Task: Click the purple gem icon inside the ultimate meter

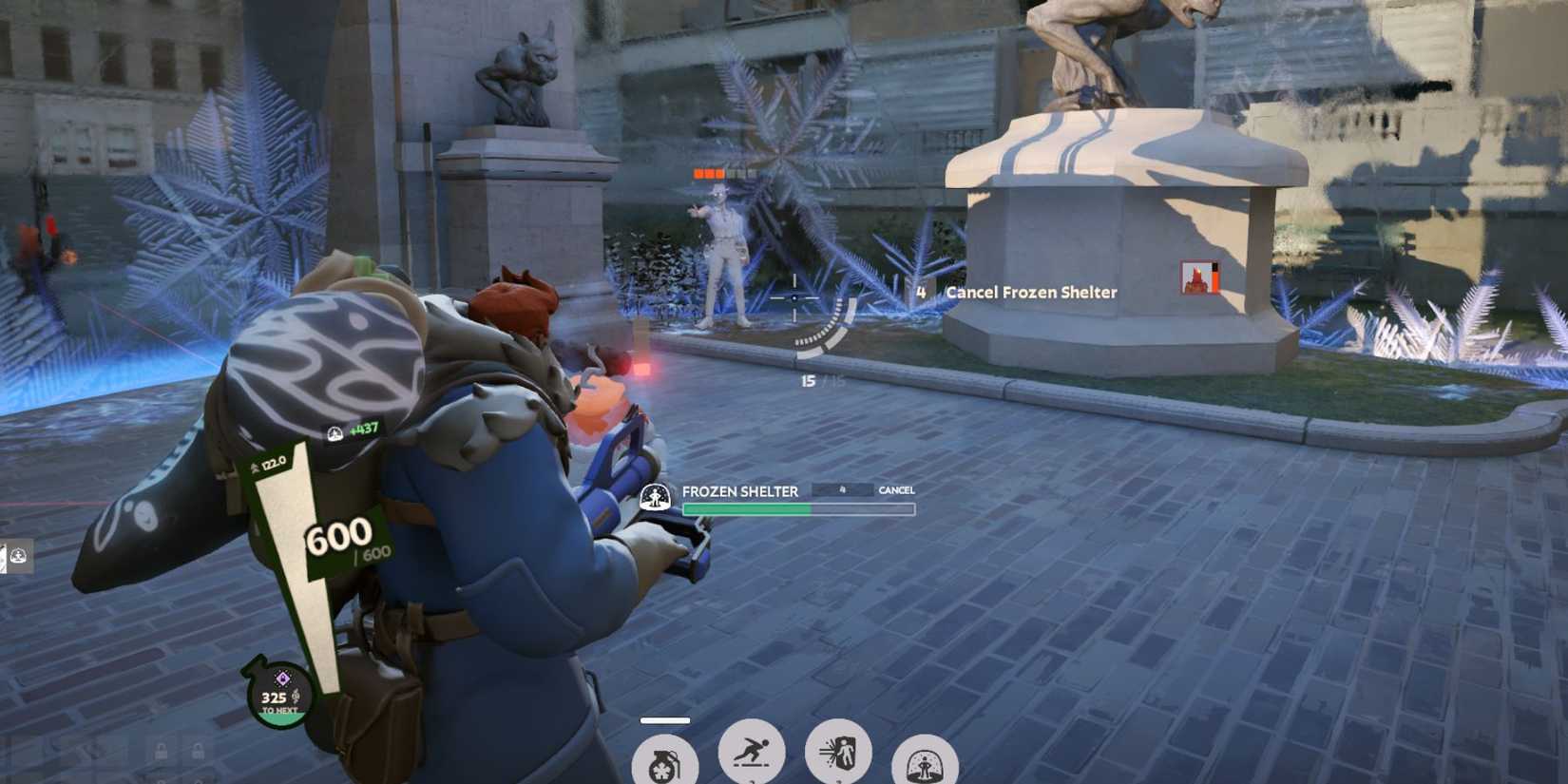Action: [282, 677]
